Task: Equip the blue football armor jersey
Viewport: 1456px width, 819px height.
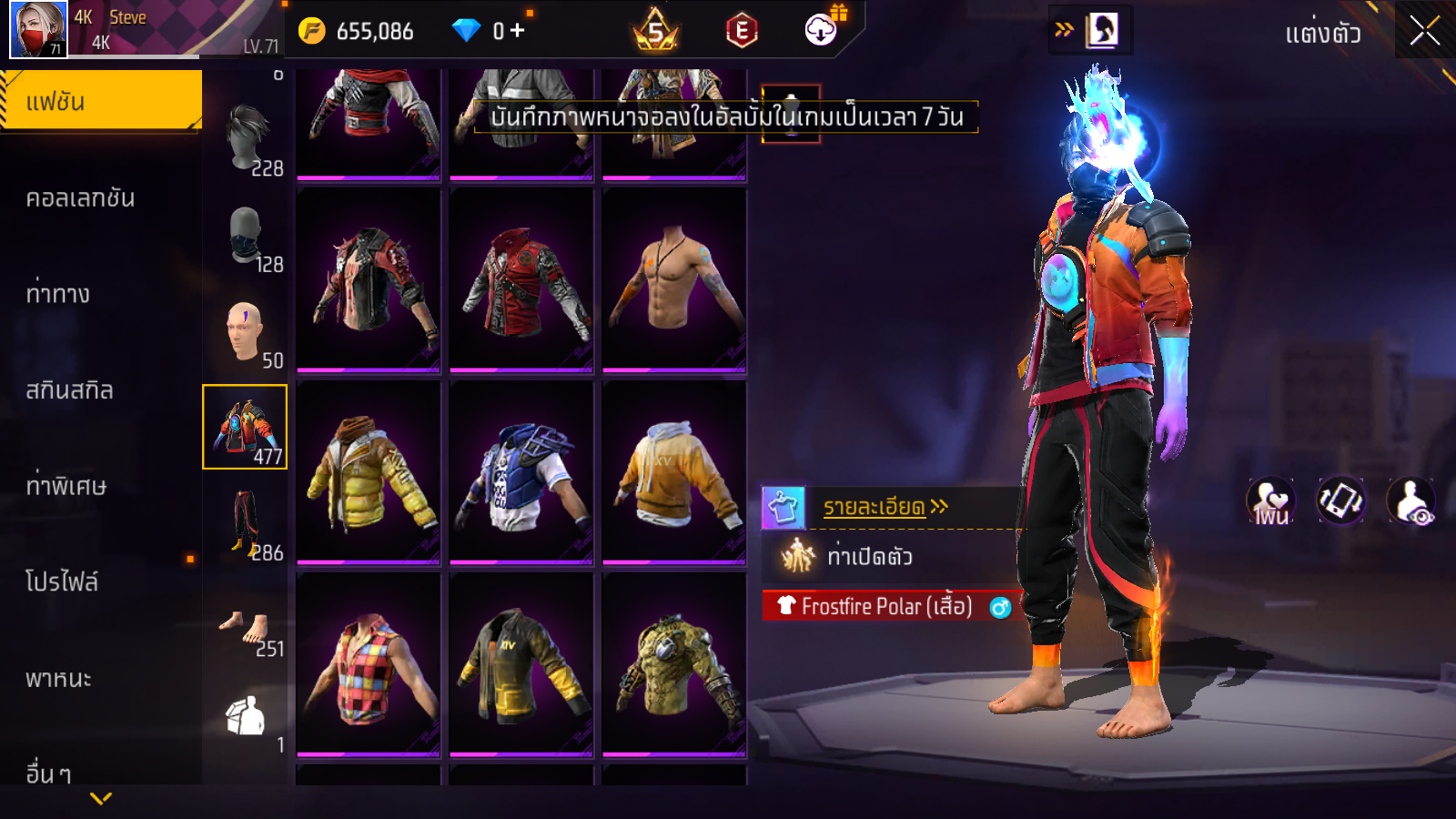Action: [521, 473]
